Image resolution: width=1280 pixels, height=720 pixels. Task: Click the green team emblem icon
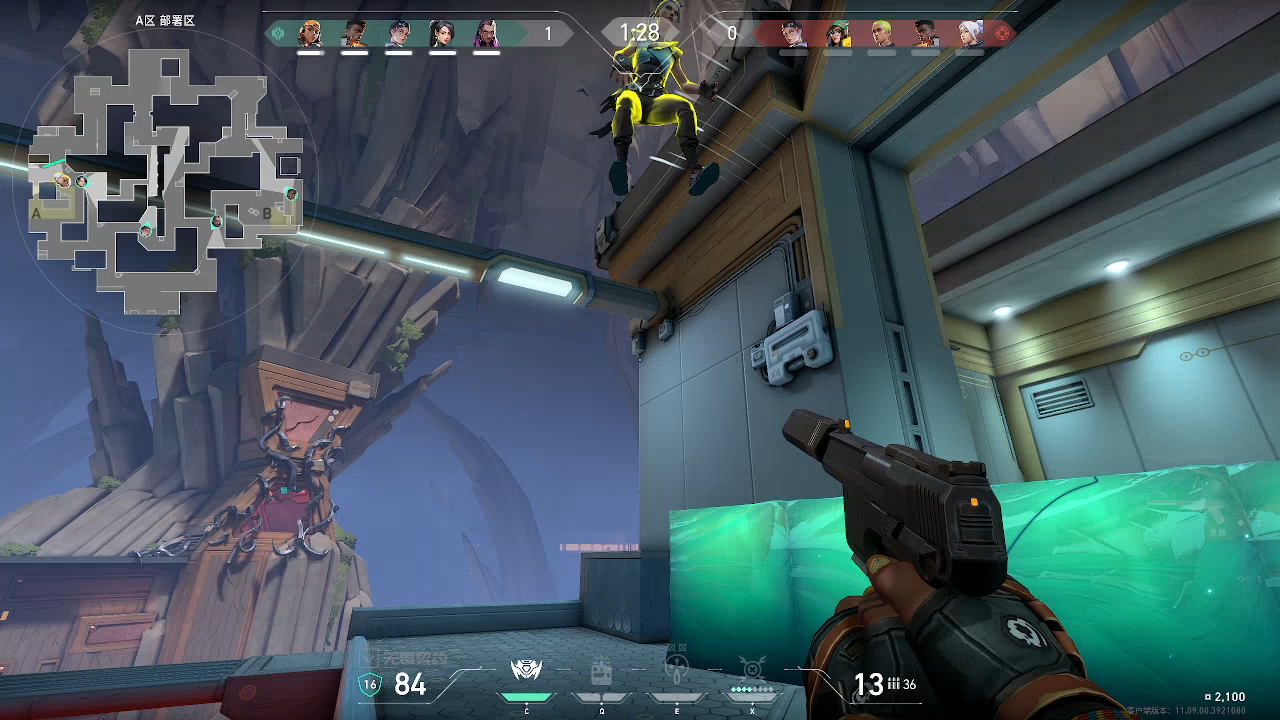pyautogui.click(x=278, y=34)
